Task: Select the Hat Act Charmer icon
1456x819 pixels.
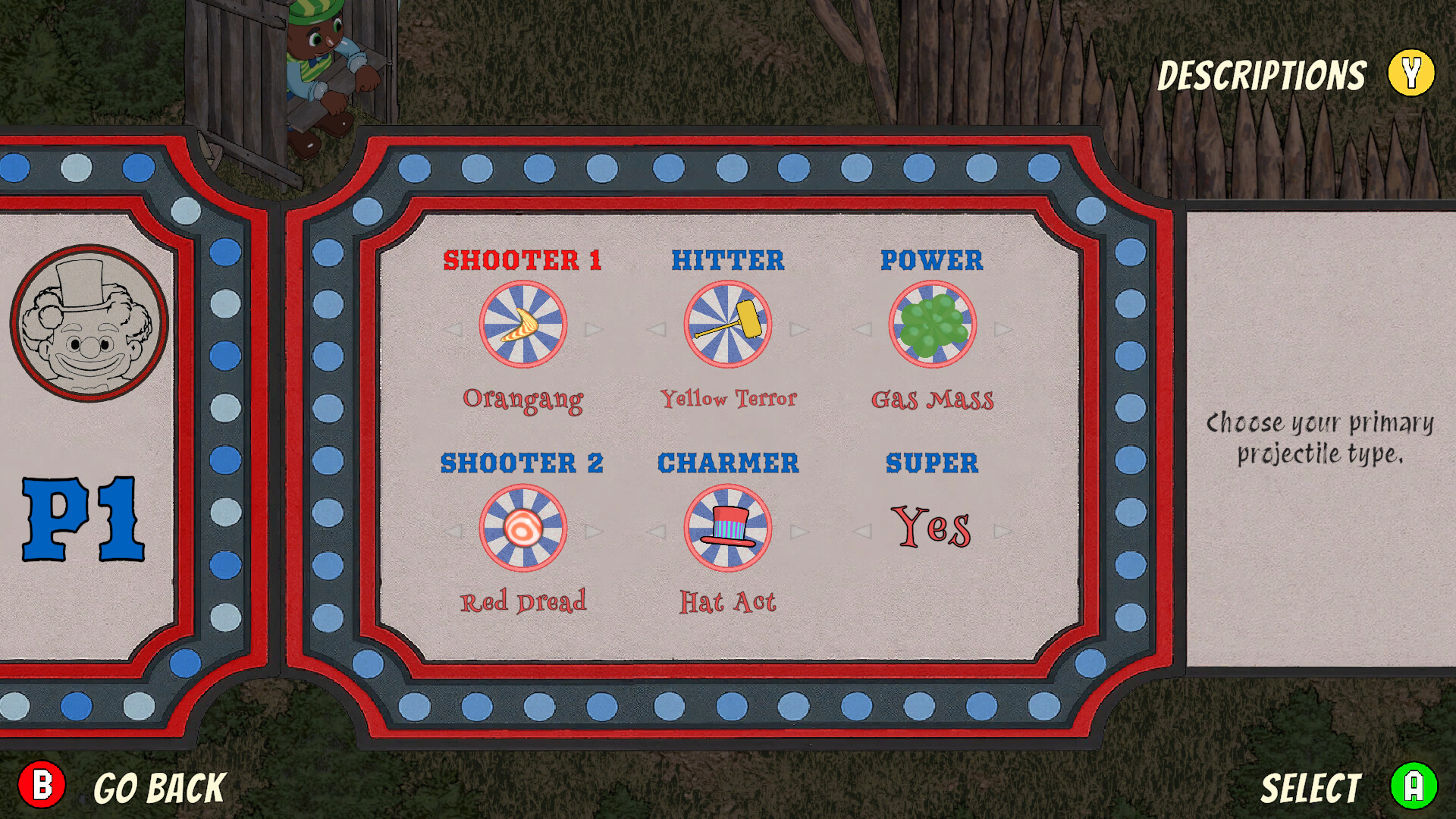Action: click(729, 529)
